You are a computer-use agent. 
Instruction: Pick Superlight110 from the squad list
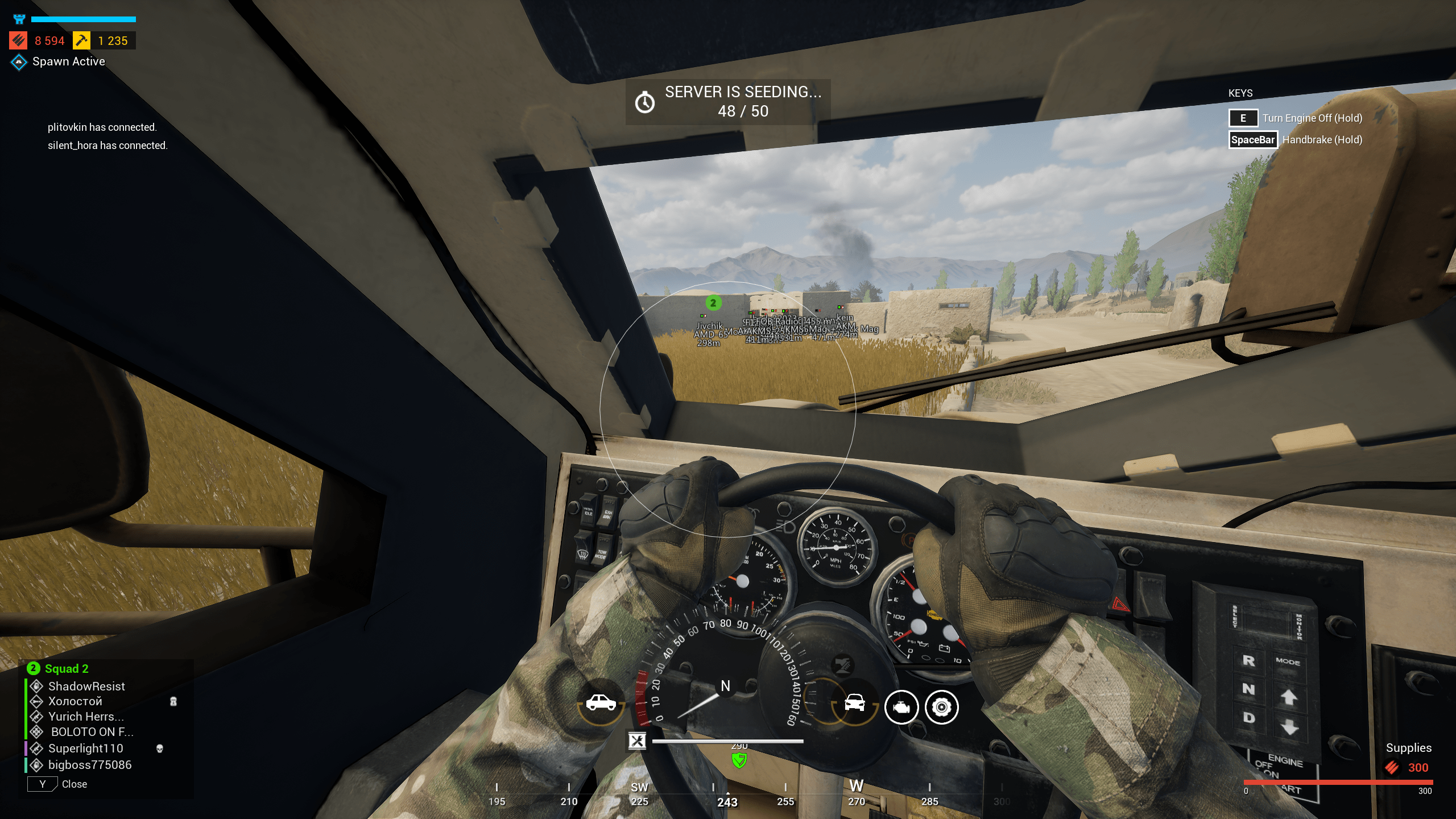tap(85, 748)
